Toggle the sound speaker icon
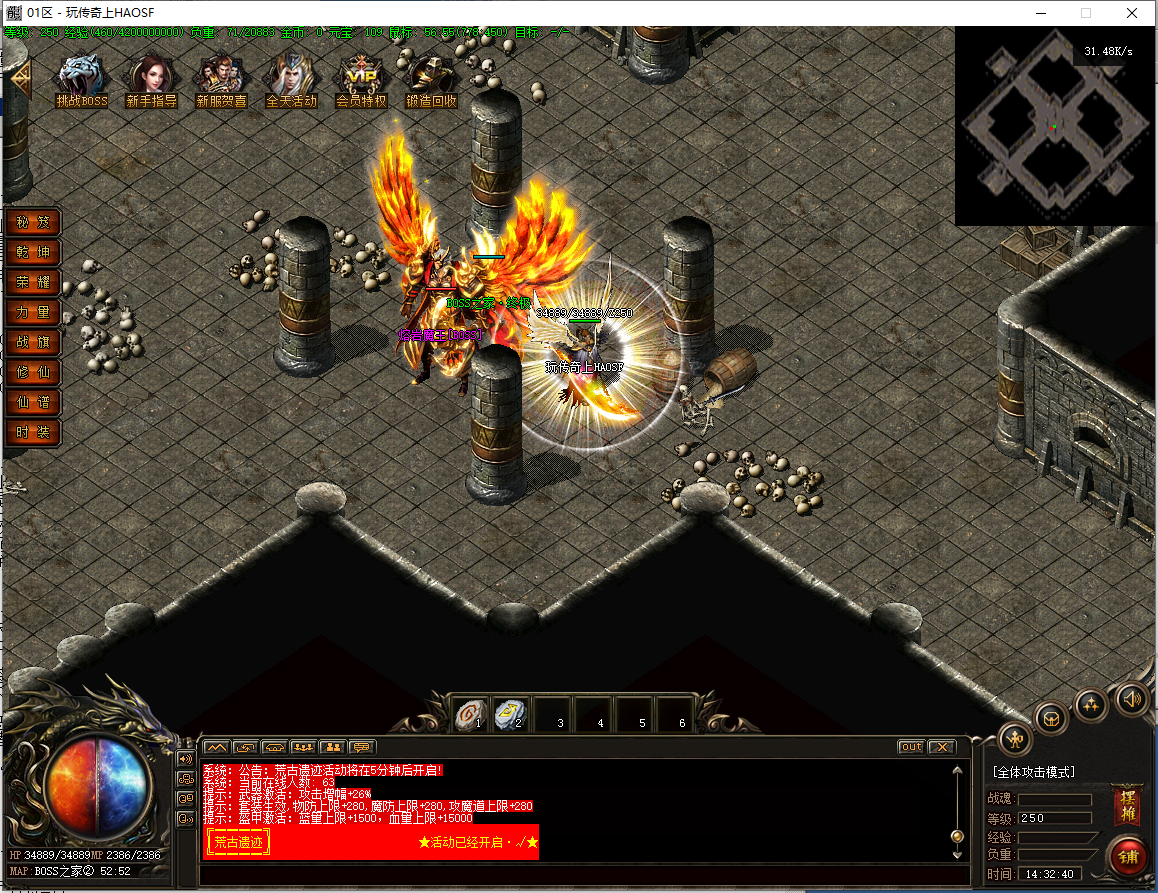Screen dimensions: 1158x893 pos(1131,698)
